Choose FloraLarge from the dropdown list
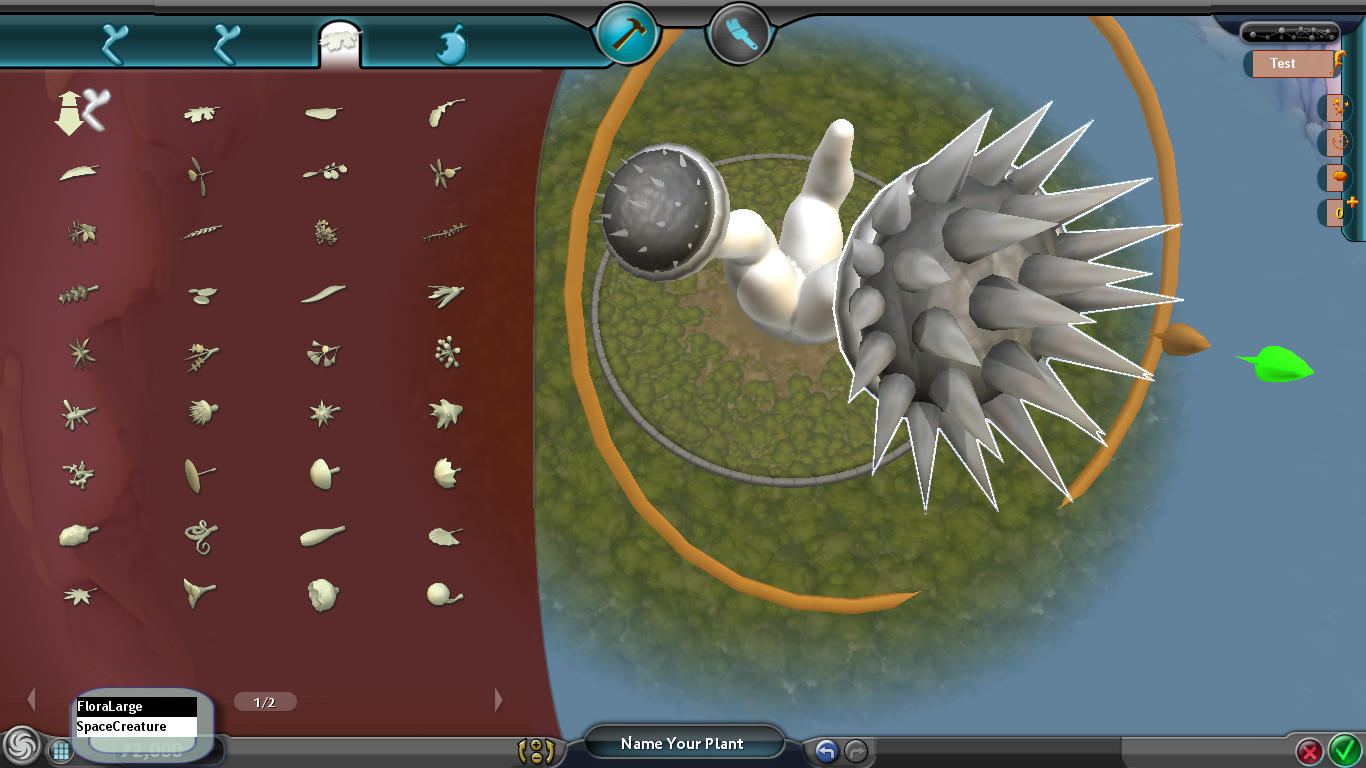The width and height of the screenshot is (1366, 768). click(136, 707)
